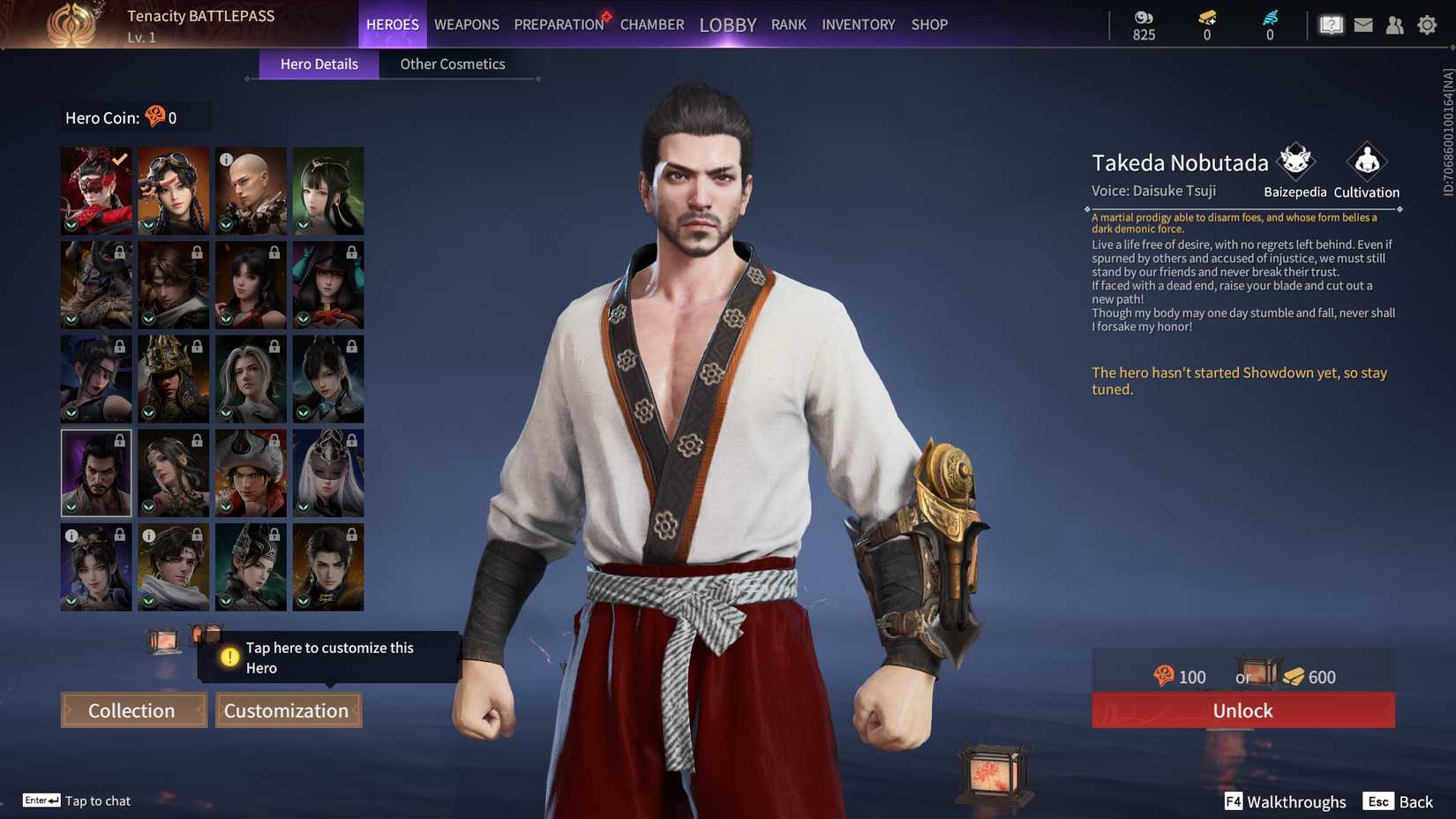Open the game settings gear icon
This screenshot has height=819, width=1456.
click(x=1427, y=25)
